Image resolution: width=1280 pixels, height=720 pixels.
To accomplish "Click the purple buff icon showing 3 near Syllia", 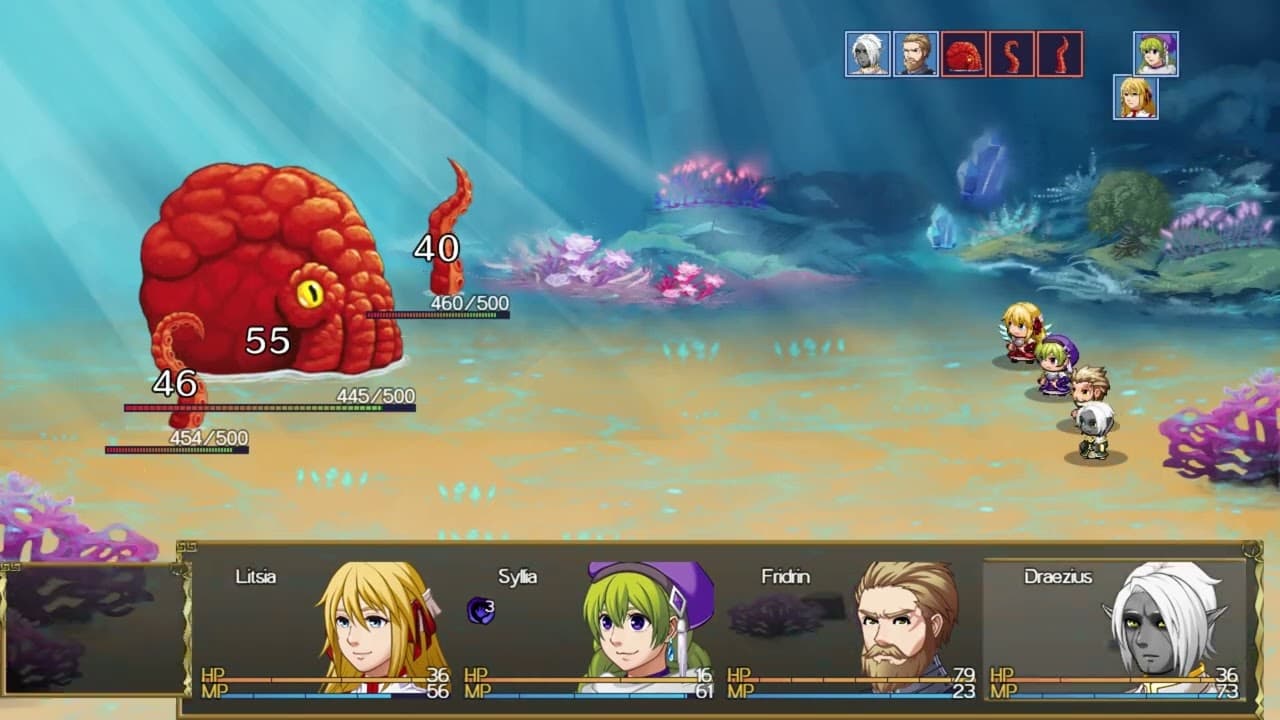I will coord(477,605).
